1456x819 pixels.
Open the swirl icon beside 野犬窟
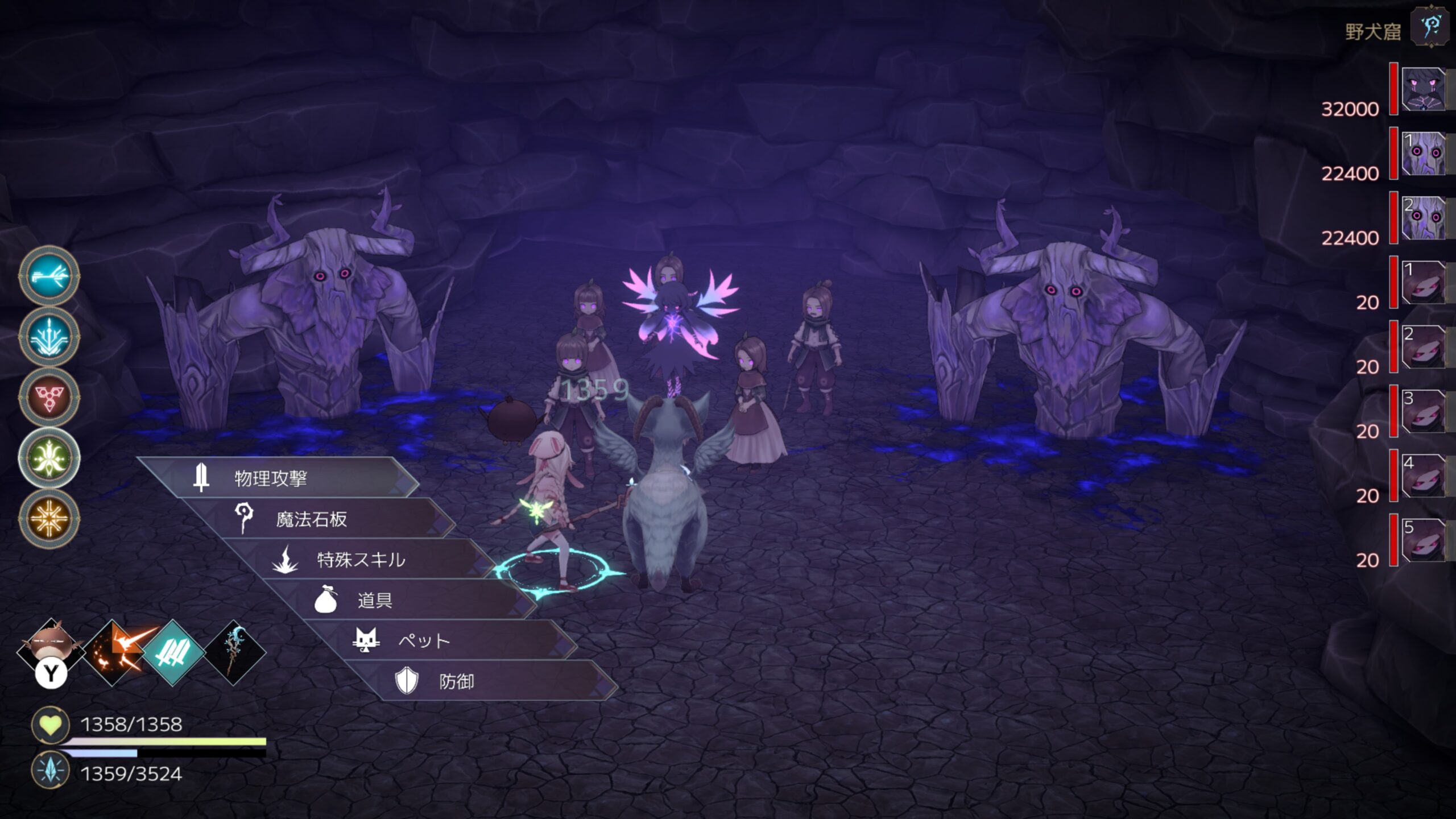[1430, 27]
